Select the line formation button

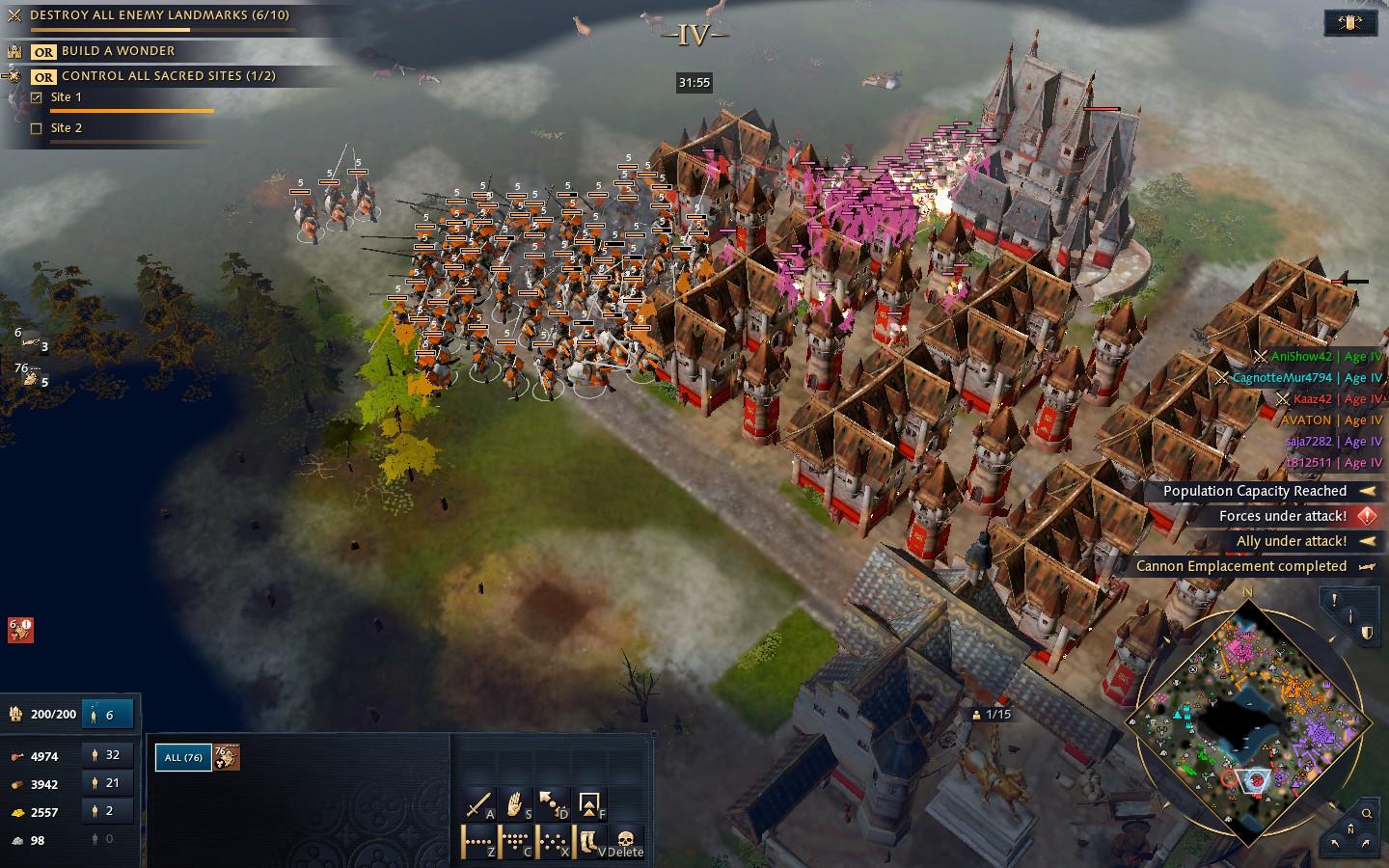tap(479, 841)
